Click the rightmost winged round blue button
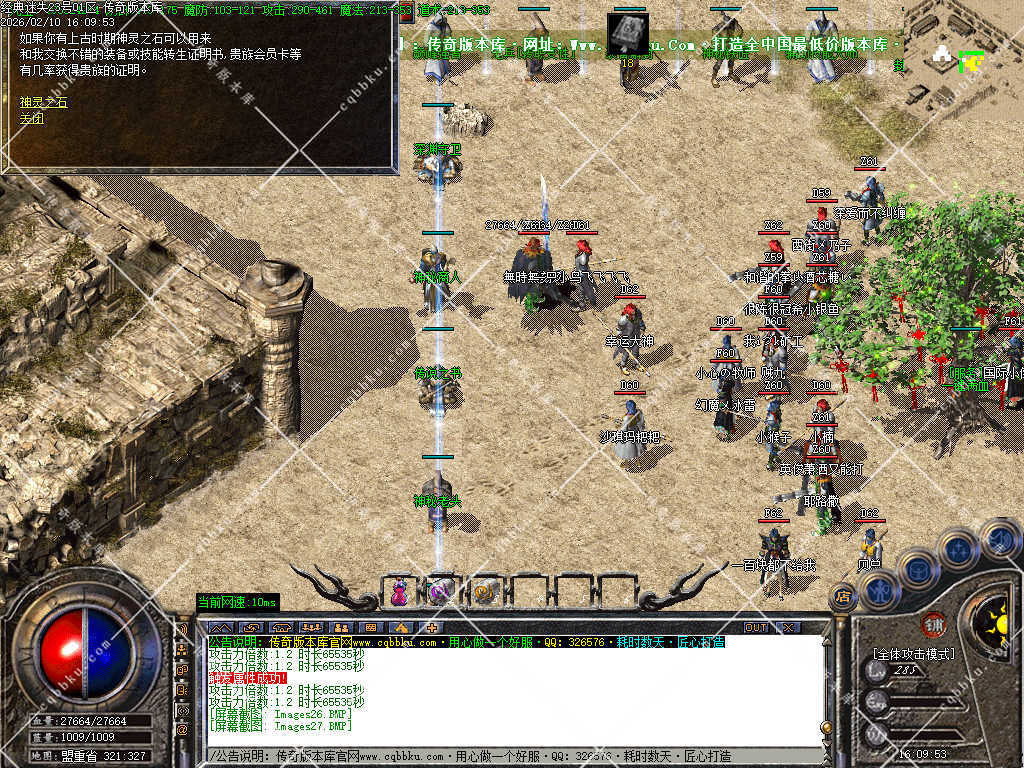The image size is (1024, 768). point(1000,540)
